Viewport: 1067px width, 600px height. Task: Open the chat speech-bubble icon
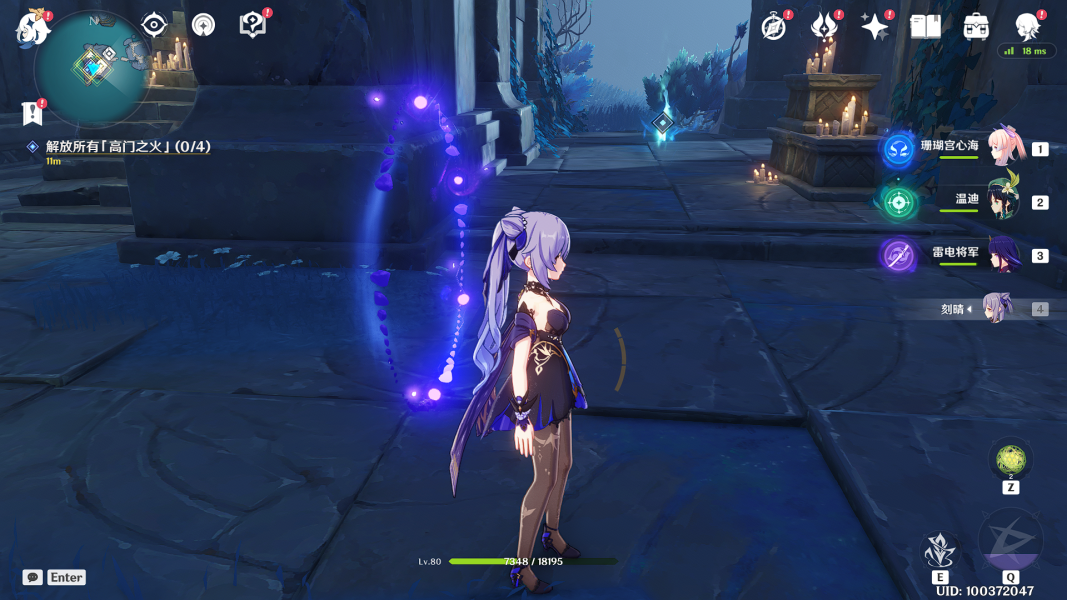33,578
